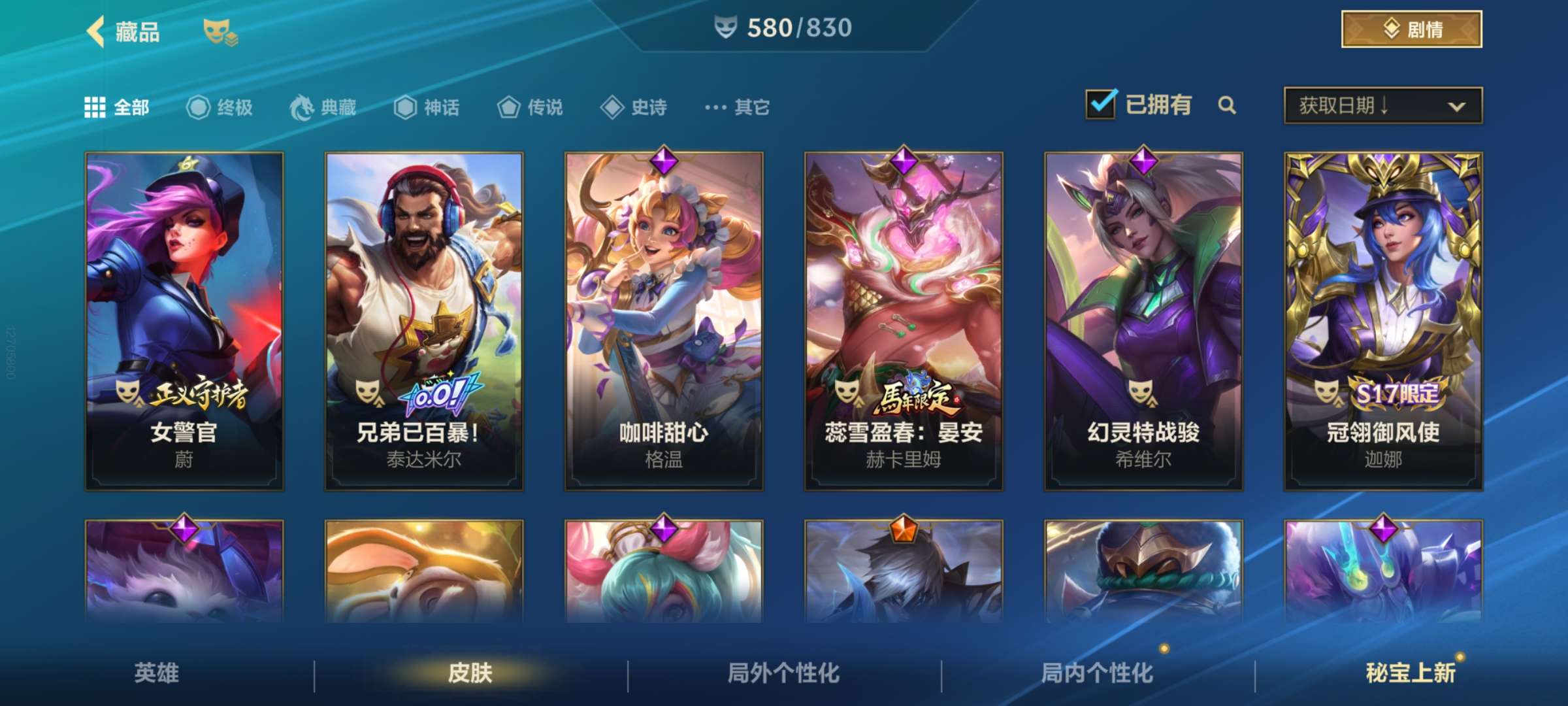Open skin search with magnifier icon
The width and height of the screenshot is (1568, 706).
pos(1228,105)
